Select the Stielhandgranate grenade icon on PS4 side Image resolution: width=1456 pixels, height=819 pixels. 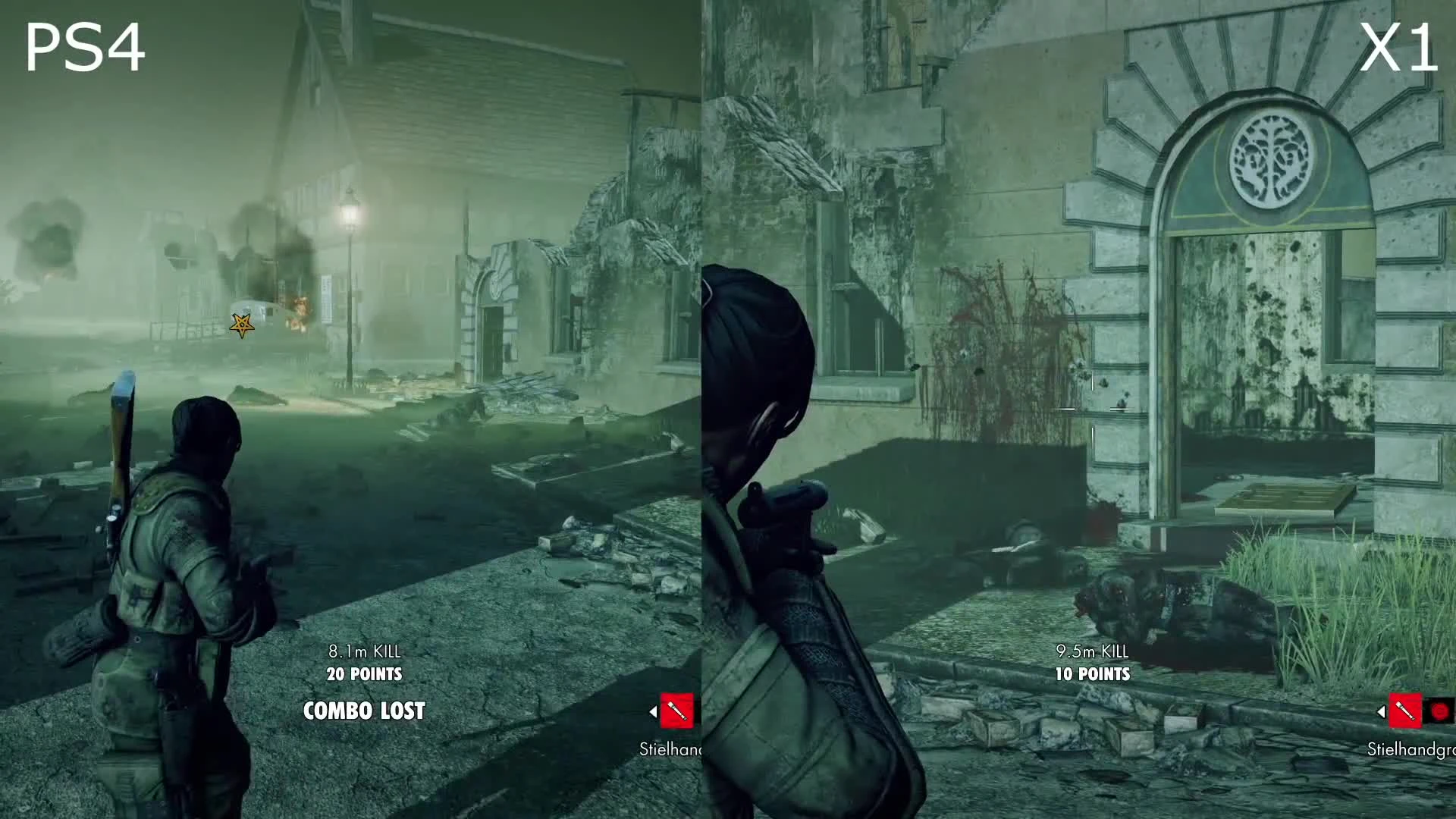coord(676,711)
